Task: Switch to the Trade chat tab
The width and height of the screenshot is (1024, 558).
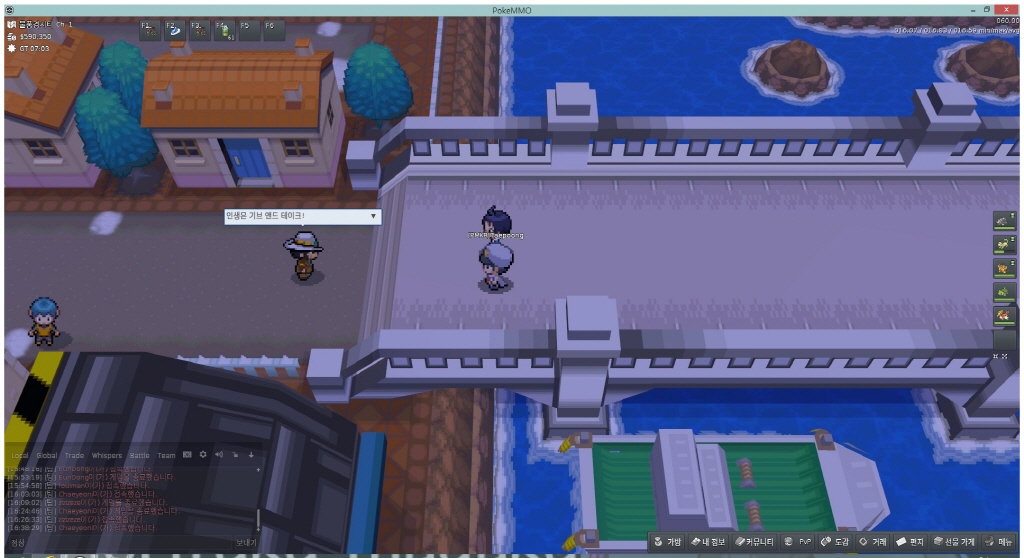Action: pos(76,455)
